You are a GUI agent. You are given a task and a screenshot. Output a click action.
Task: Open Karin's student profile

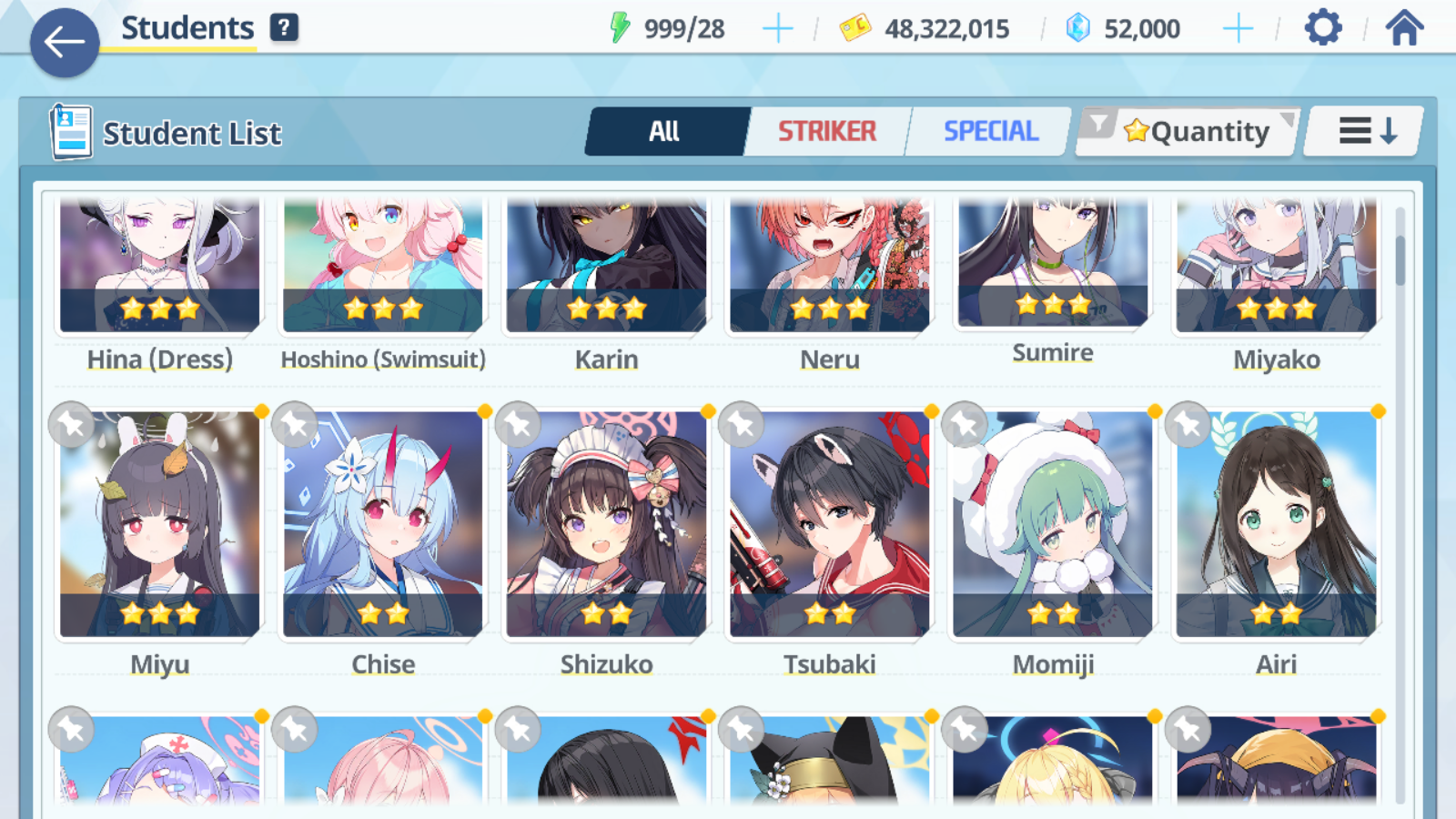pos(607,273)
